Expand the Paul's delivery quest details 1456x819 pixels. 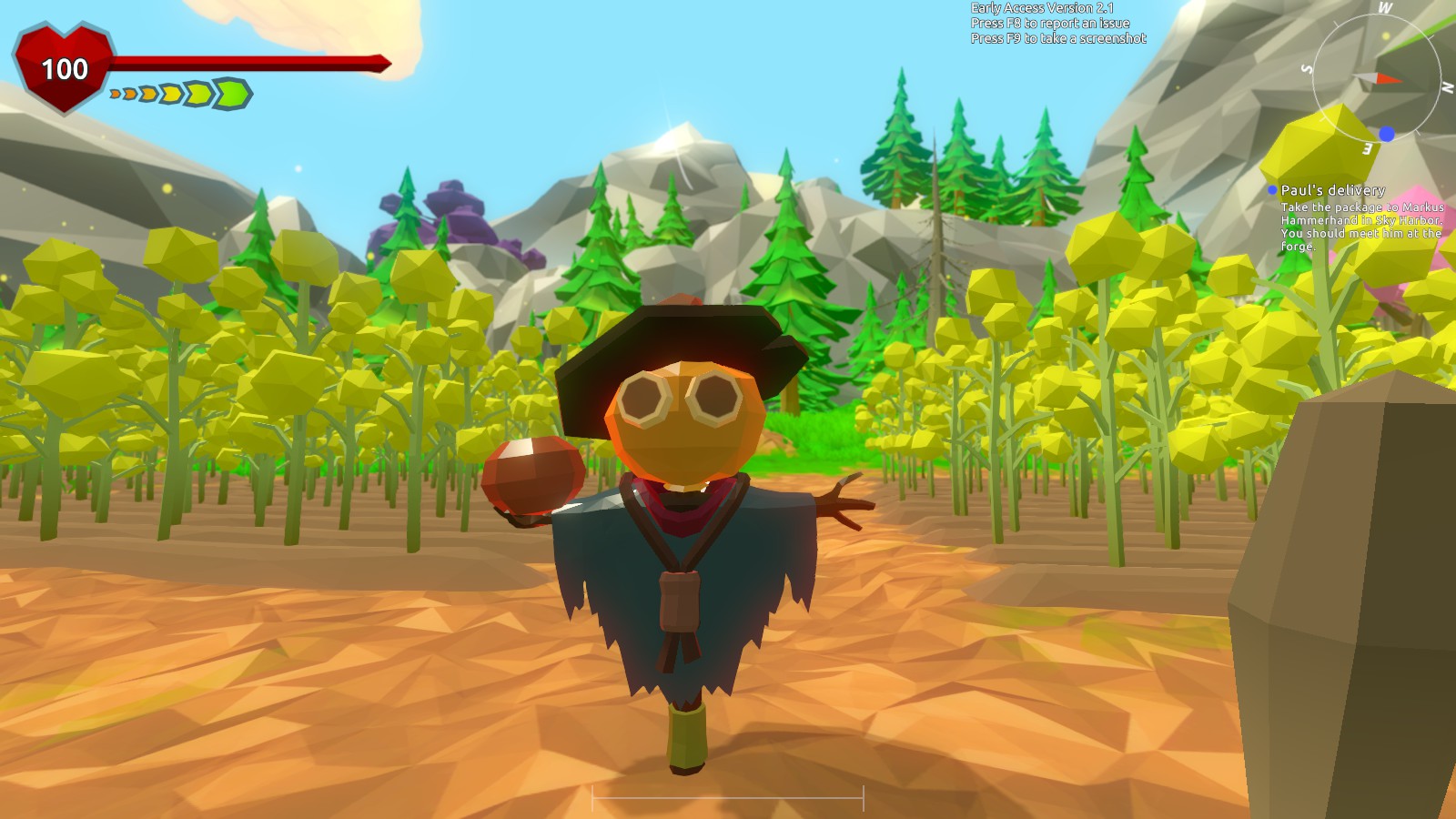[1331, 190]
